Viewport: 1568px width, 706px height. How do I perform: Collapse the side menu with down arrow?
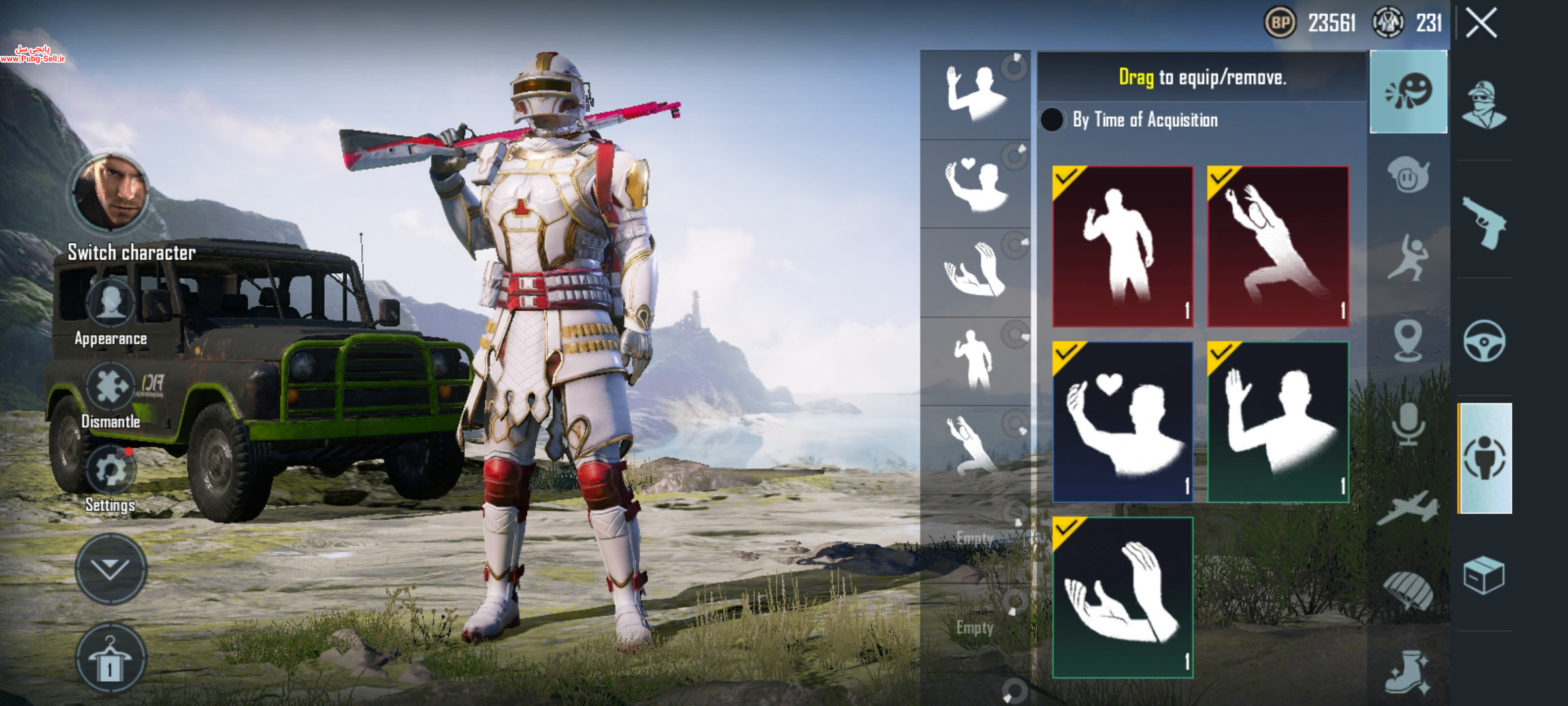[110, 569]
